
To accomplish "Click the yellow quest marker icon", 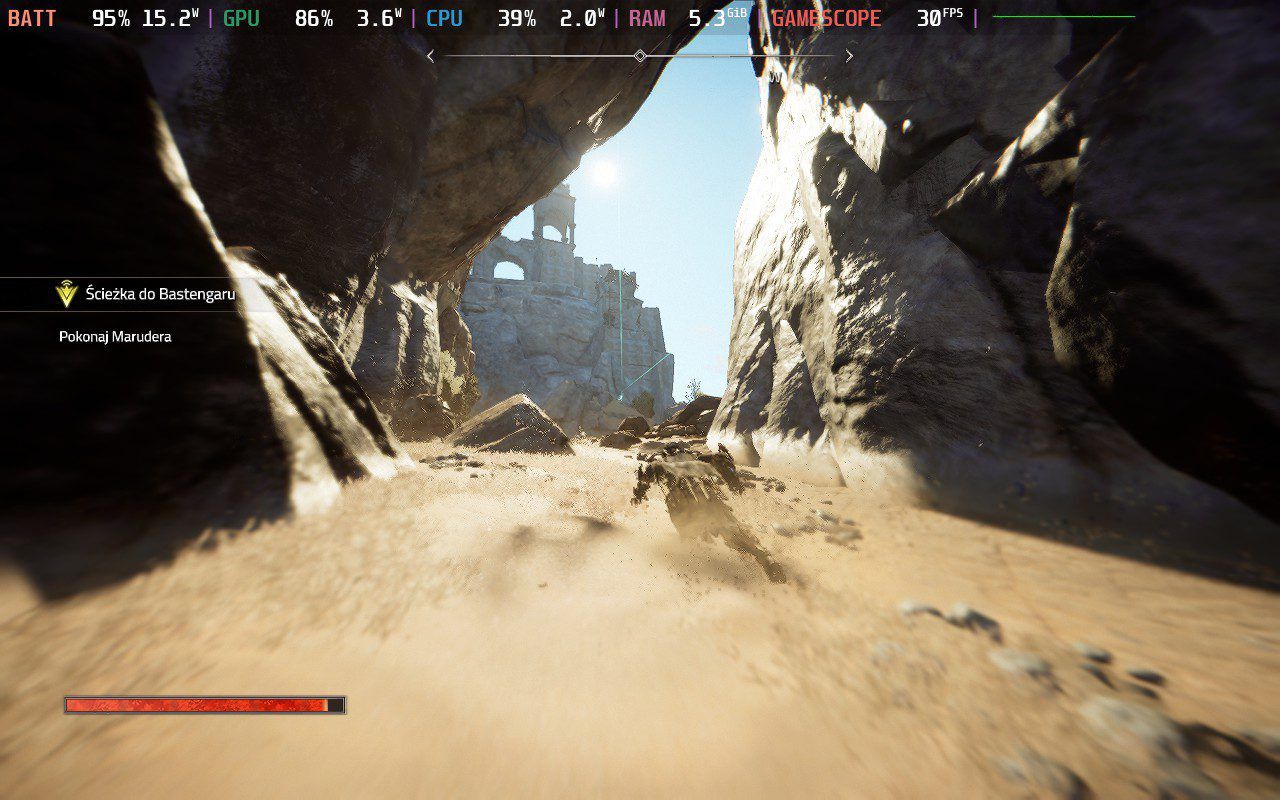I will (67, 294).
